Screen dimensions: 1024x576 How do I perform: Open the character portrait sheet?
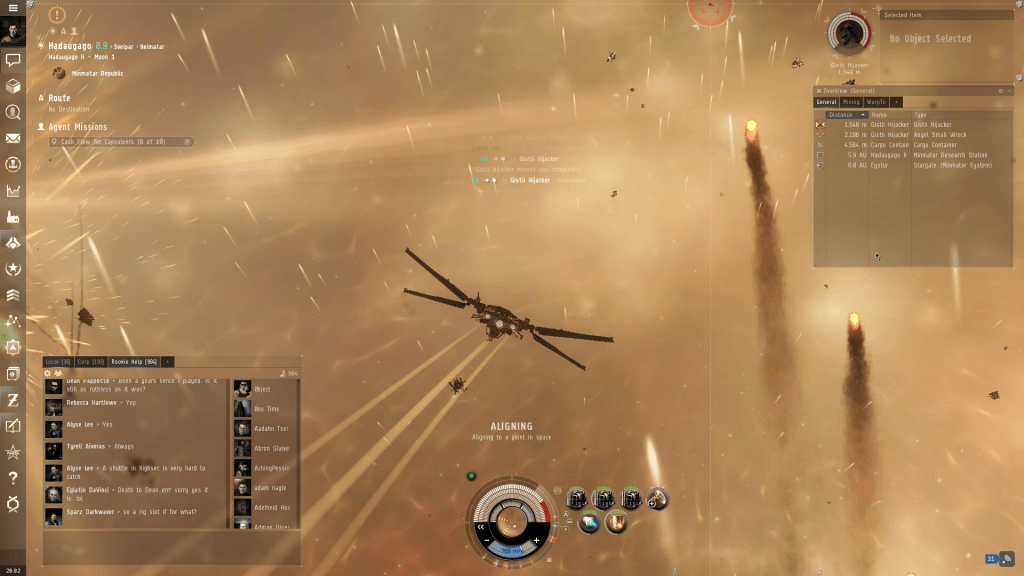point(13,32)
